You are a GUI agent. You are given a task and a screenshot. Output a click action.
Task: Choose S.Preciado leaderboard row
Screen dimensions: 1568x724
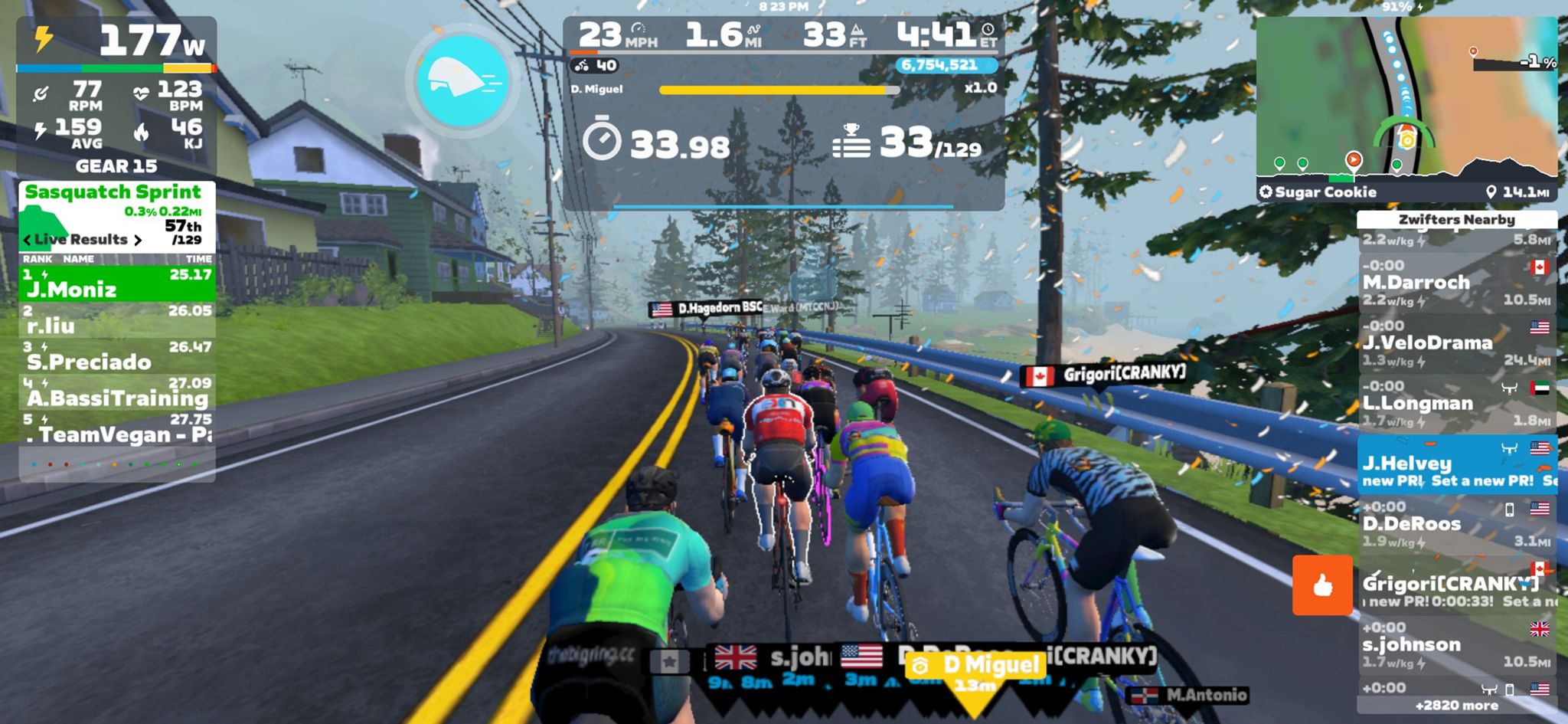click(117, 356)
